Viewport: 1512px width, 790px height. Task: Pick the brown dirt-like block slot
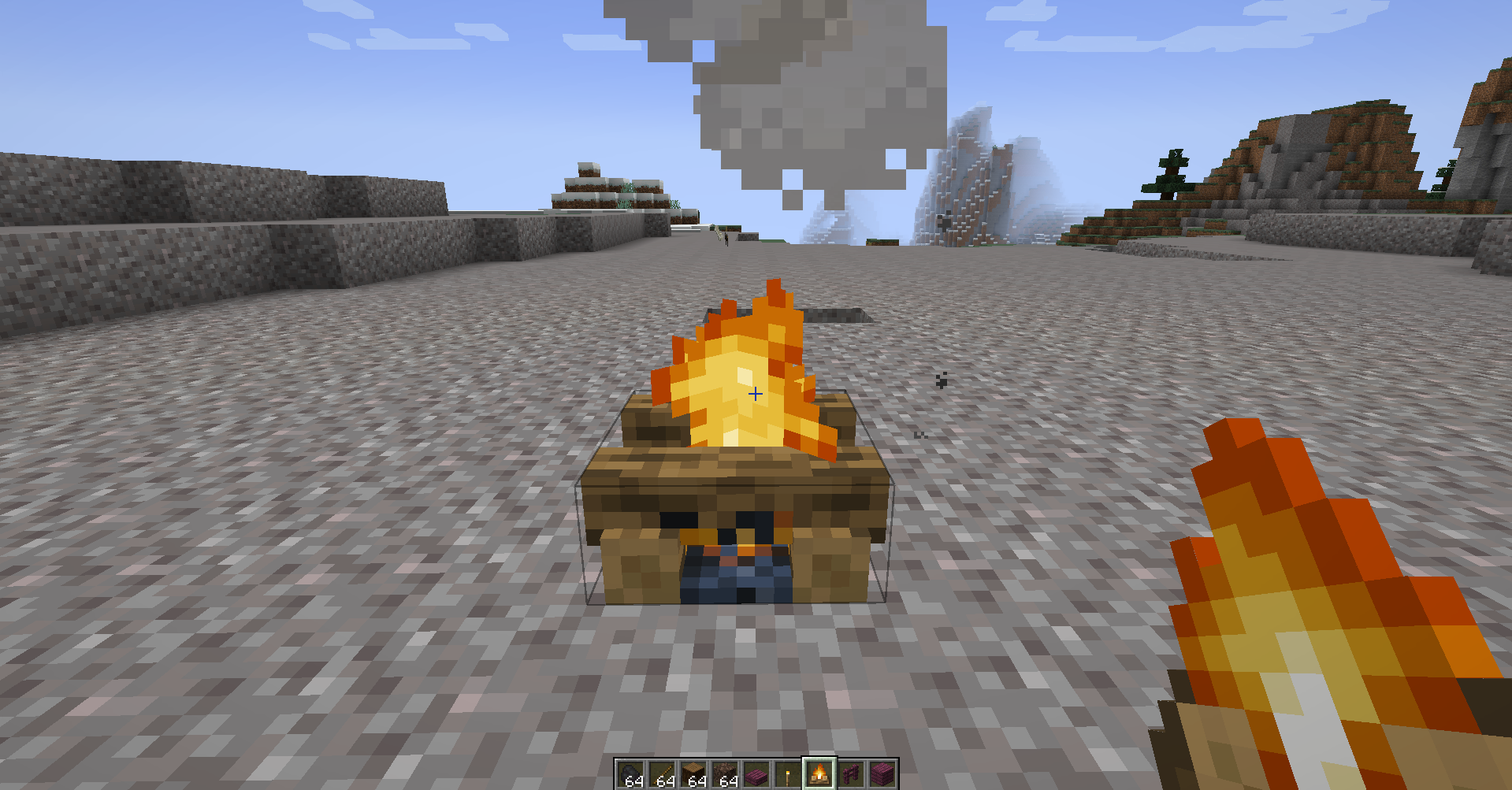(x=725, y=775)
